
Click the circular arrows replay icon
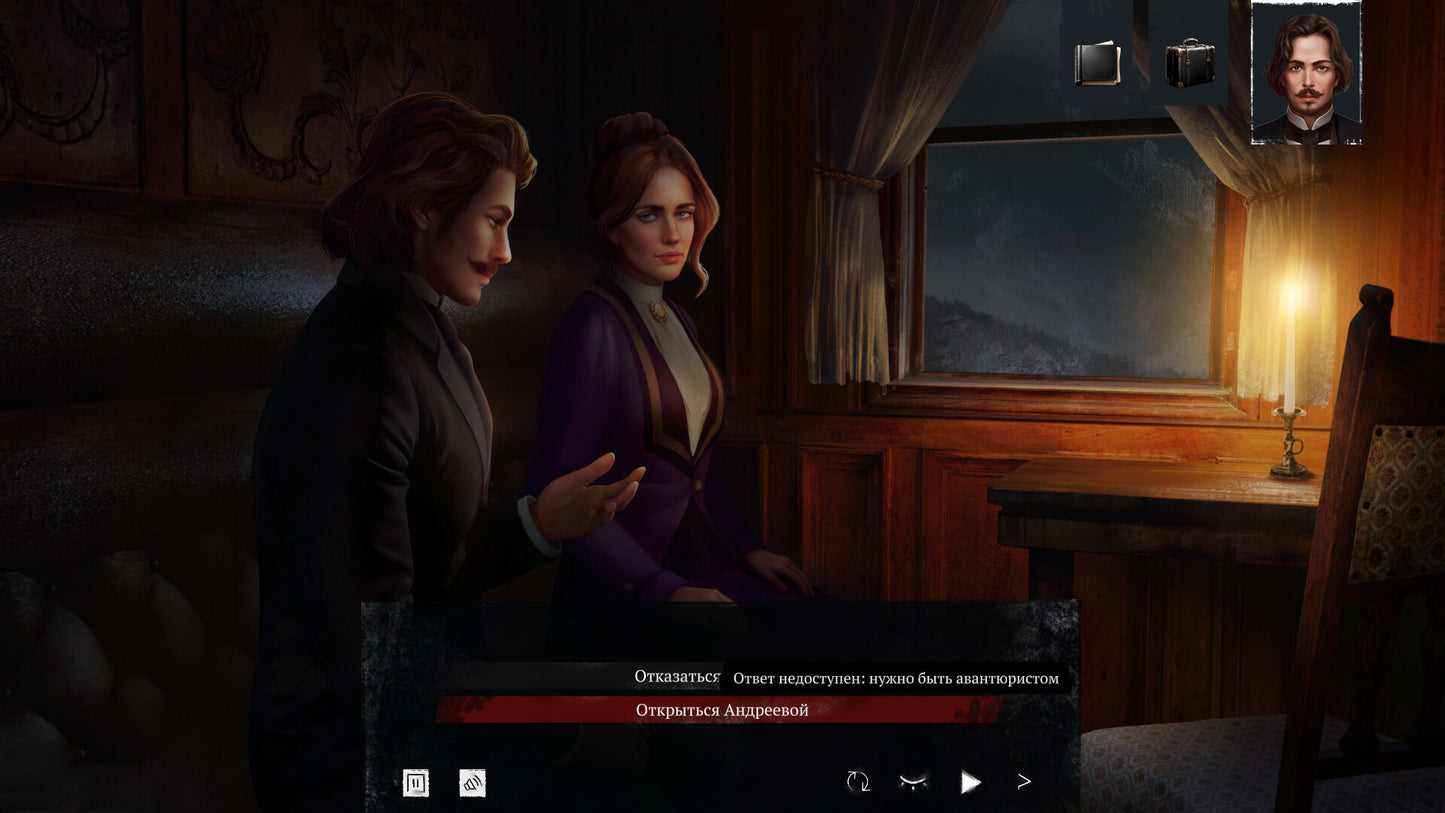(x=858, y=782)
